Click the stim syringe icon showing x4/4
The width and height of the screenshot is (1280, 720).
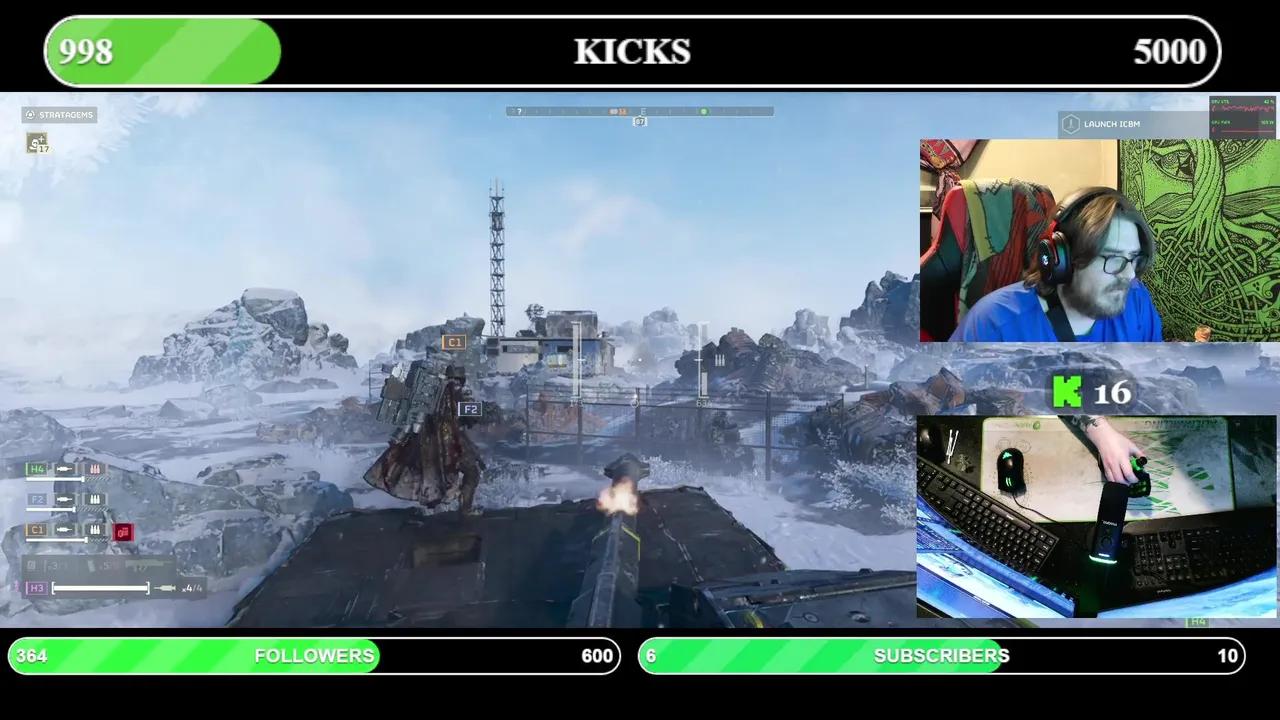[x=165, y=587]
